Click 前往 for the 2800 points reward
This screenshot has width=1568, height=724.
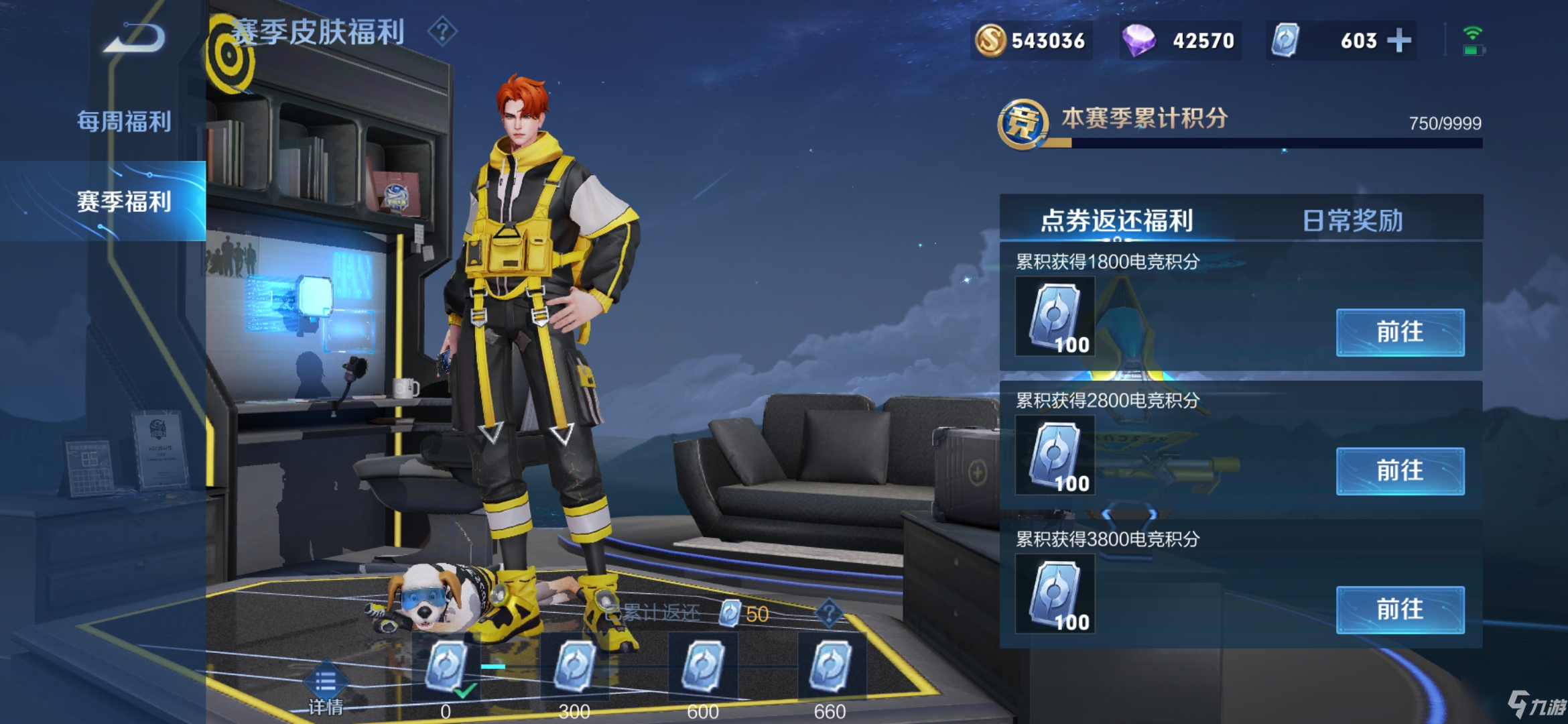click(x=1400, y=471)
